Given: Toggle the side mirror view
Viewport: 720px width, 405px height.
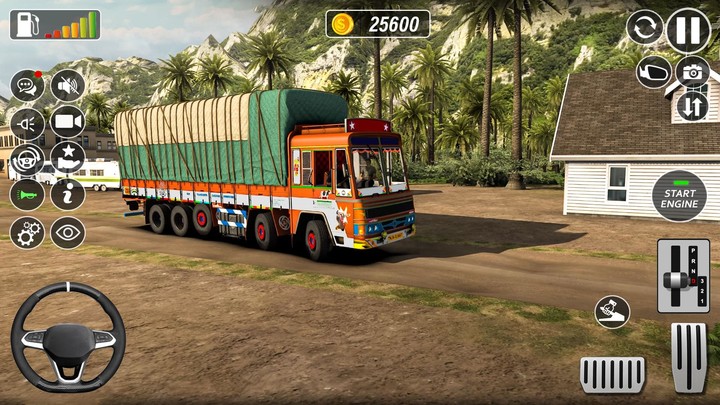Looking at the screenshot, I should pyautogui.click(x=653, y=72).
